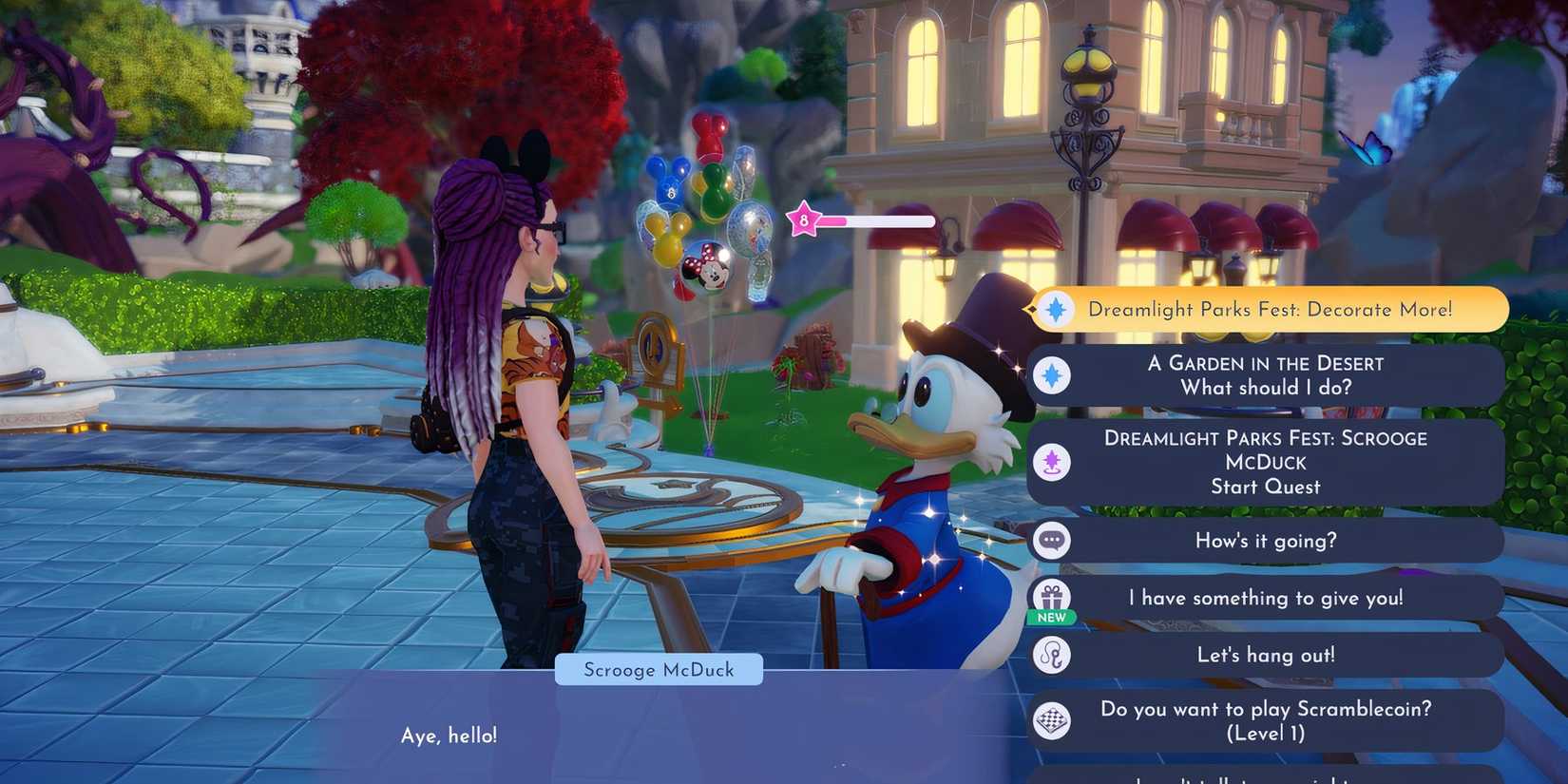The height and width of the screenshot is (784, 1568).
Task: Choose Let's hang out! with Scrooge
Action: [1267, 656]
